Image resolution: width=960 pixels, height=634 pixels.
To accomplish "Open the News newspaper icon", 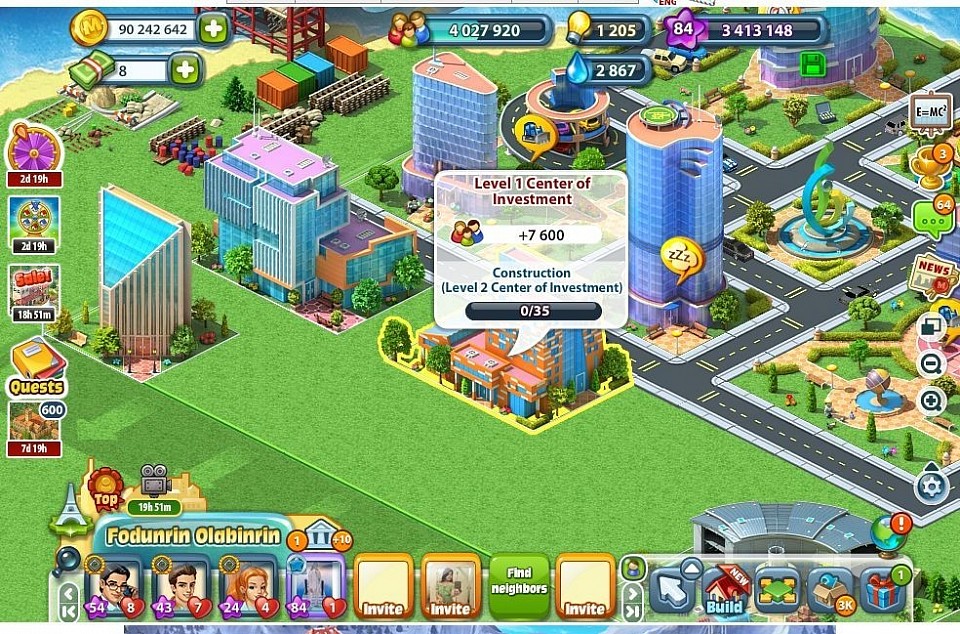I will pos(932,276).
